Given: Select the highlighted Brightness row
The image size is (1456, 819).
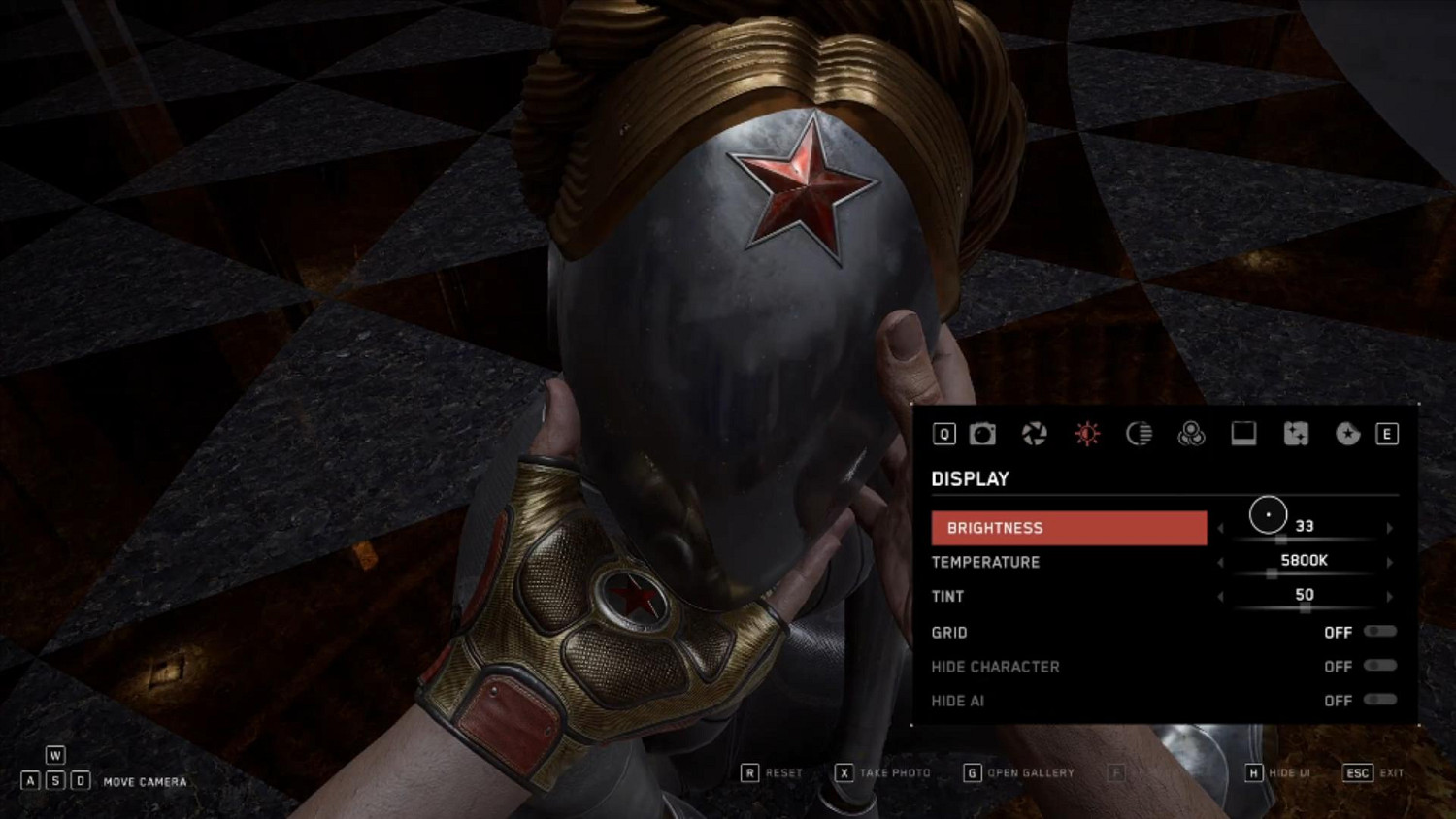Looking at the screenshot, I should tap(1069, 528).
